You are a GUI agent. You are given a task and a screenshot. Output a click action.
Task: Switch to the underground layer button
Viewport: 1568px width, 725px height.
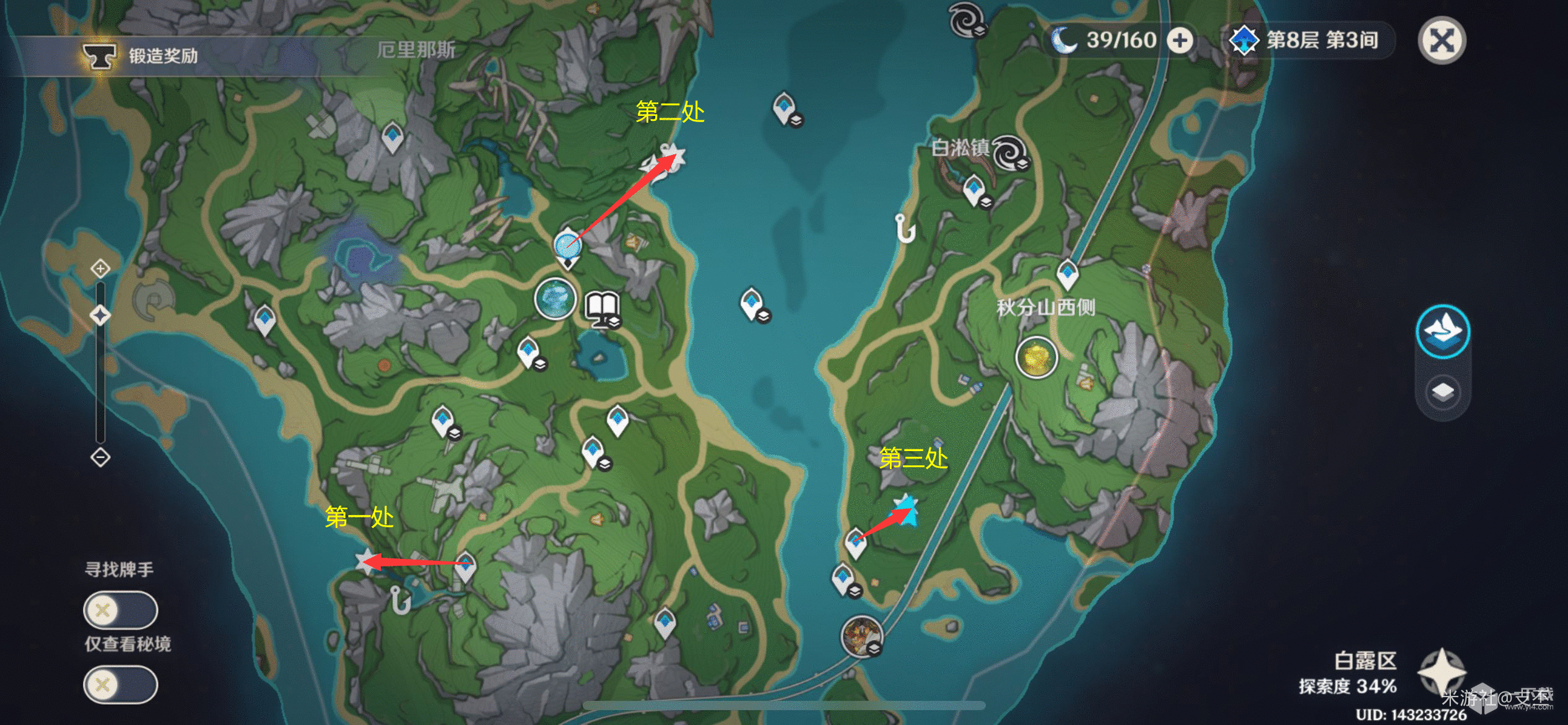click(1443, 392)
